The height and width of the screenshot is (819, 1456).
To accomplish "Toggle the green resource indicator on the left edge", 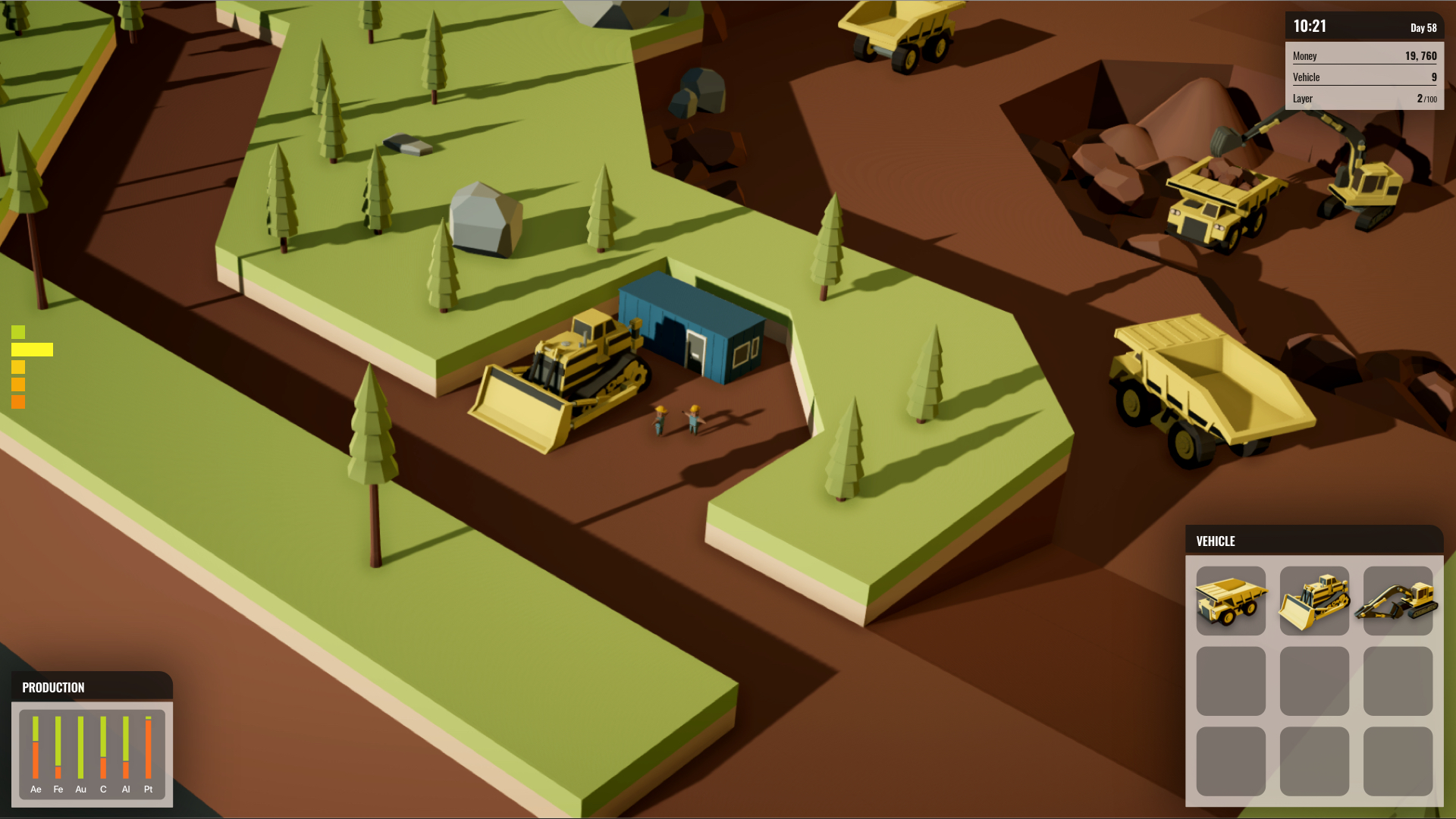I will click(x=18, y=332).
